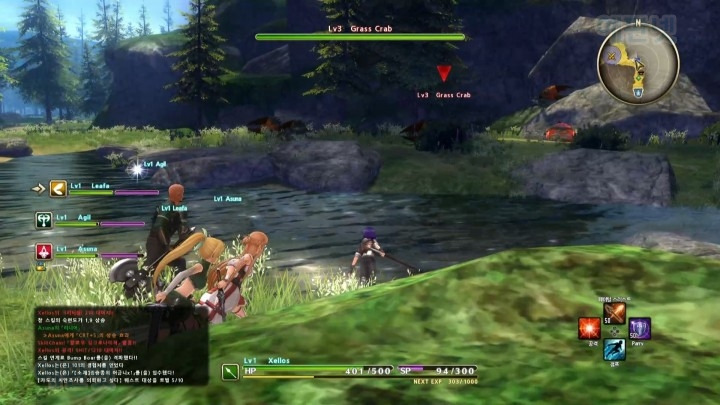This screenshot has height=405, width=720.
Task: Use the flaming sword skill
Action: click(614, 314)
